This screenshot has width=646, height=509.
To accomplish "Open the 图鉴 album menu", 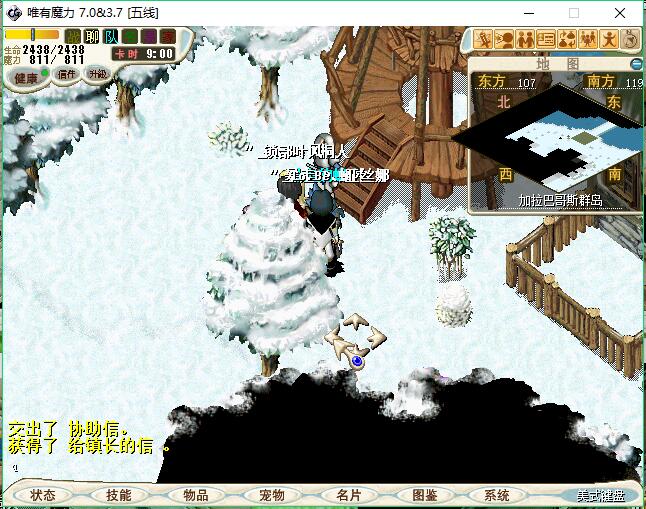I will 424,495.
